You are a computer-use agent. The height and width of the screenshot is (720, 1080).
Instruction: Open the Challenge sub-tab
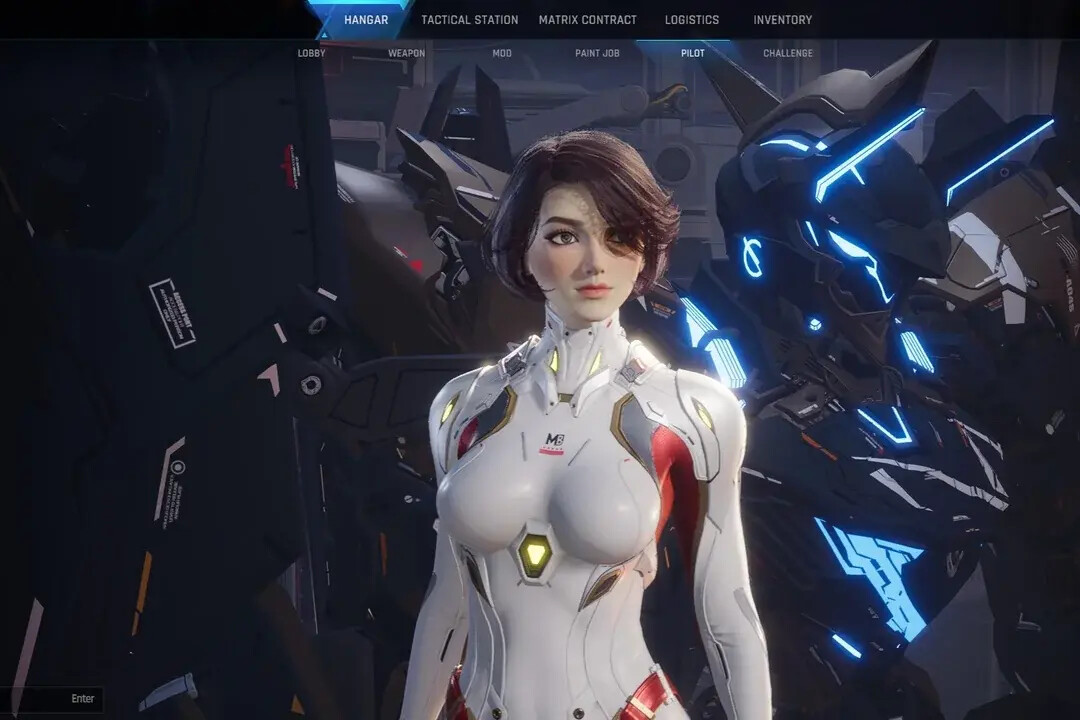click(788, 53)
